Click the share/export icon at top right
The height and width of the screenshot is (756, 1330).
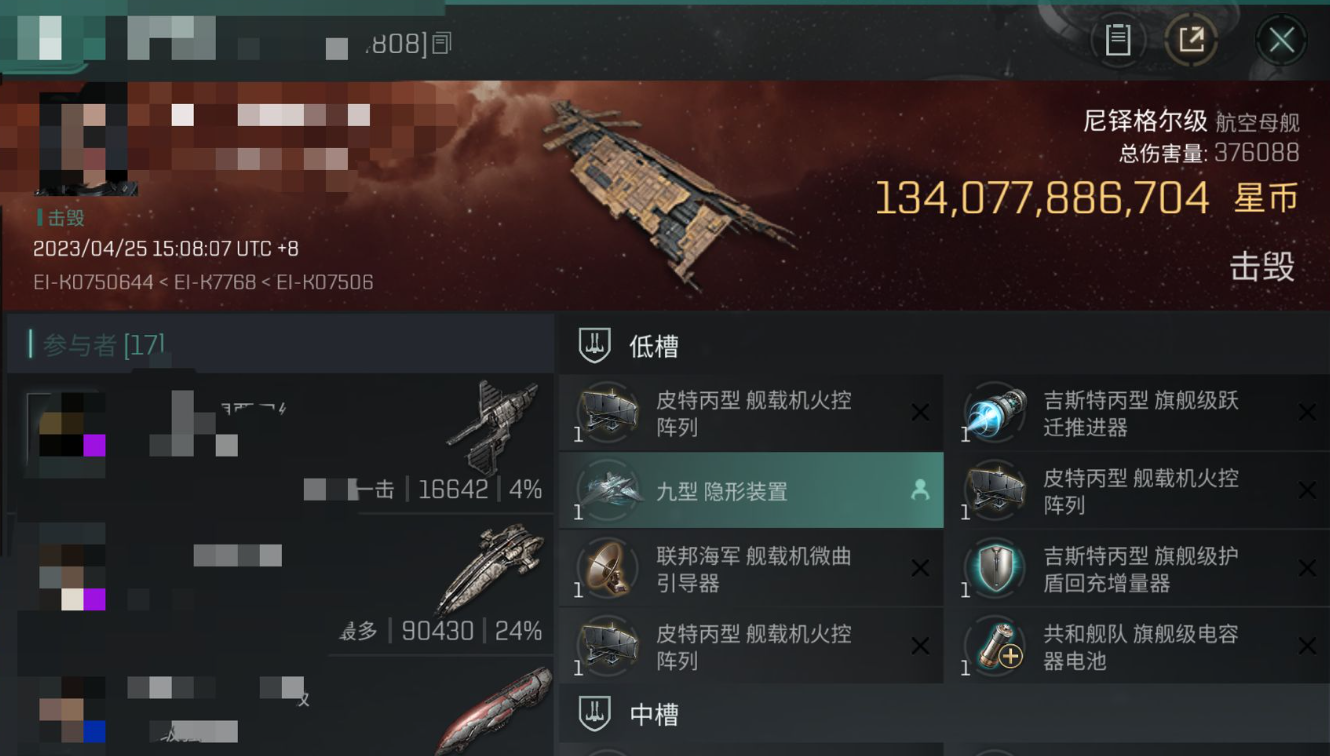(x=1192, y=40)
